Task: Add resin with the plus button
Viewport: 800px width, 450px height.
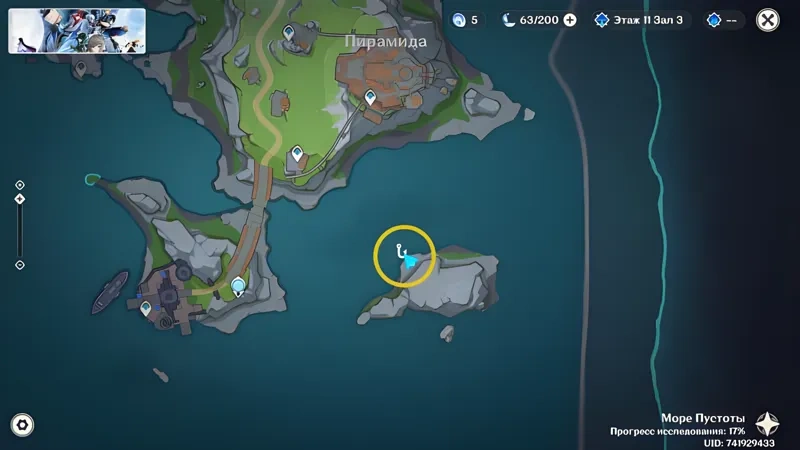Action: (570, 19)
